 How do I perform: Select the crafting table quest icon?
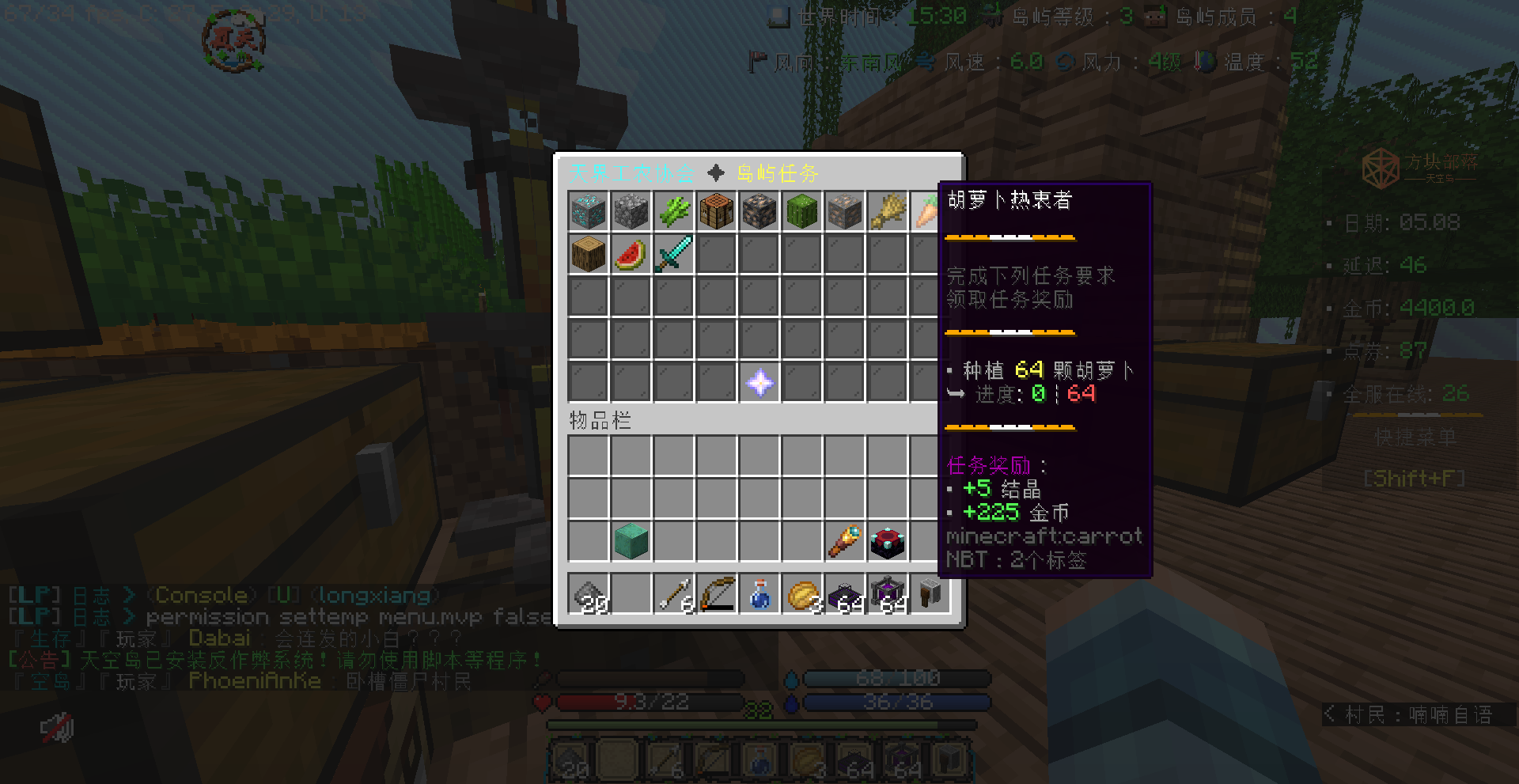click(717, 211)
